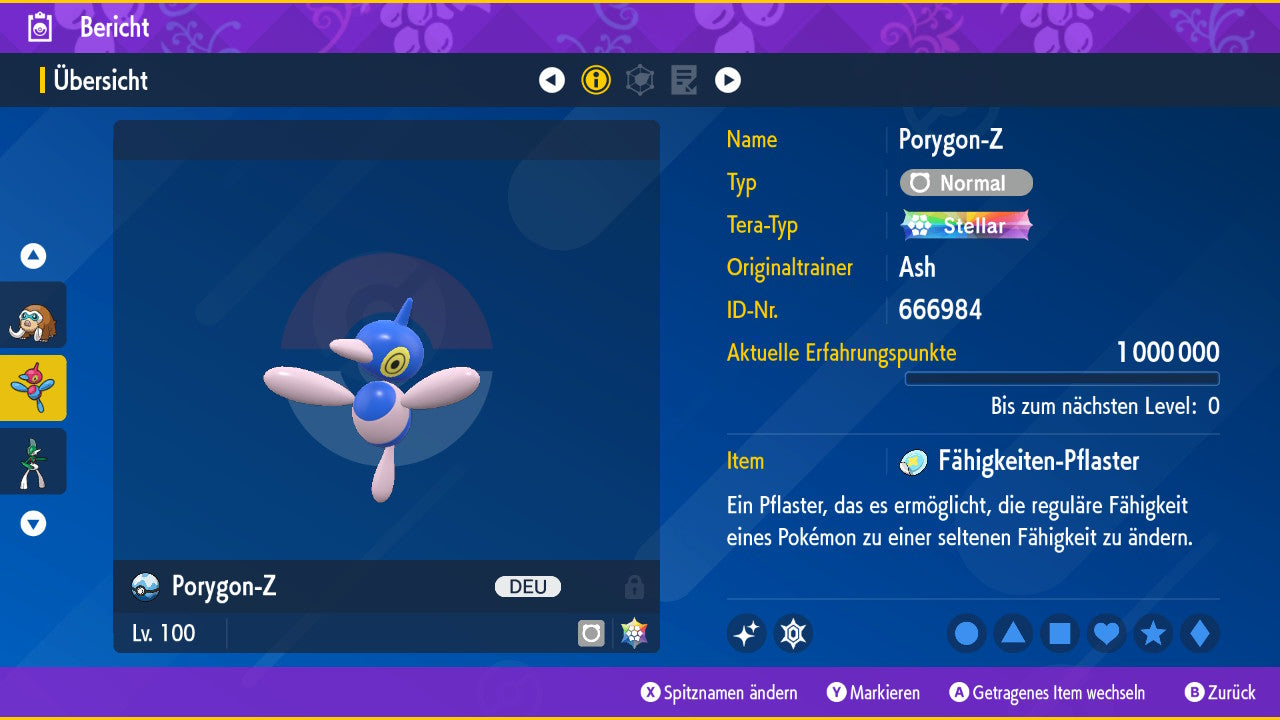Viewport: 1280px width, 720px height.
Task: Toggle the star marking
Action: [x=1153, y=633]
